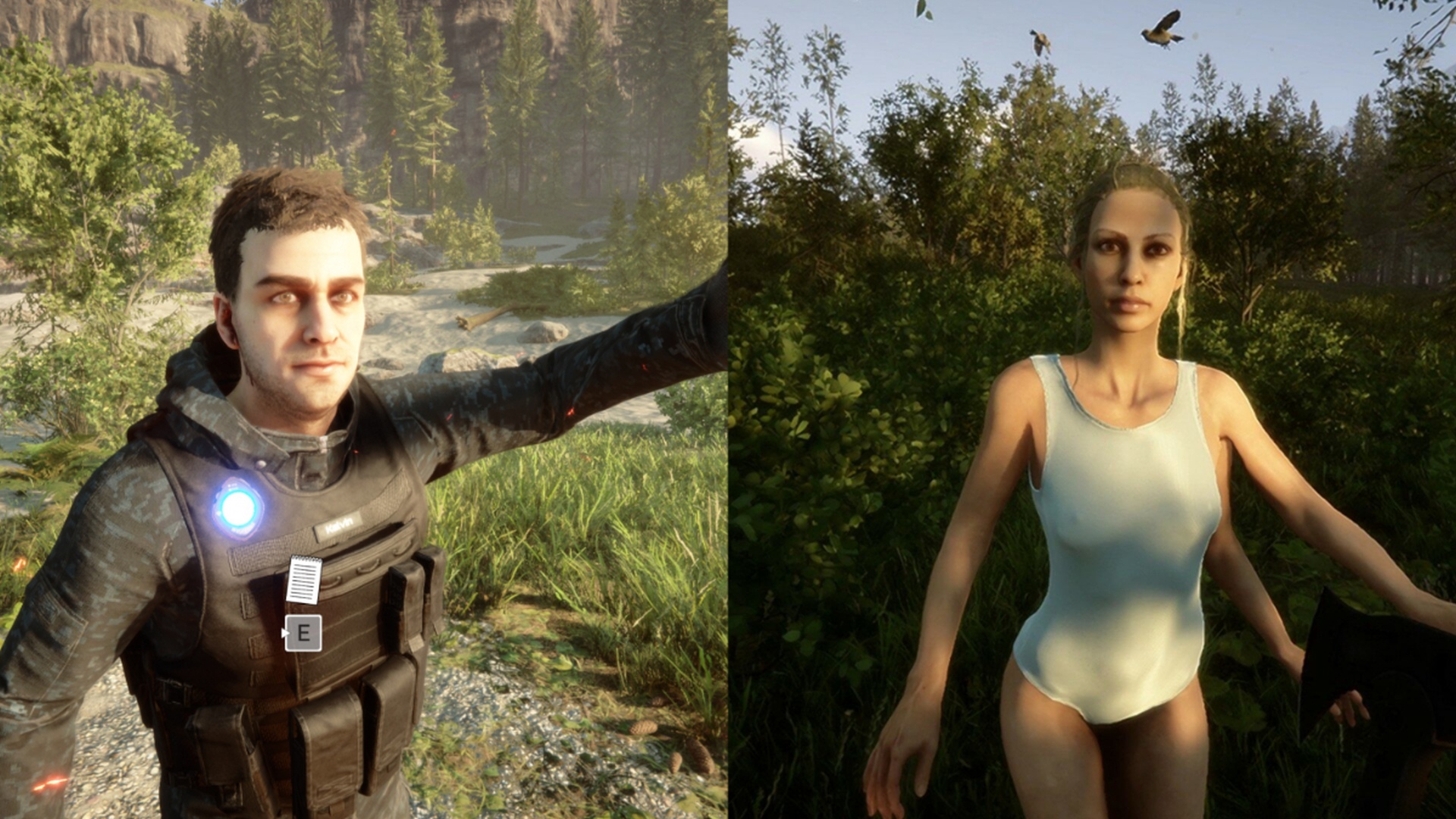Expand the lined page of the notepad

(x=303, y=582)
